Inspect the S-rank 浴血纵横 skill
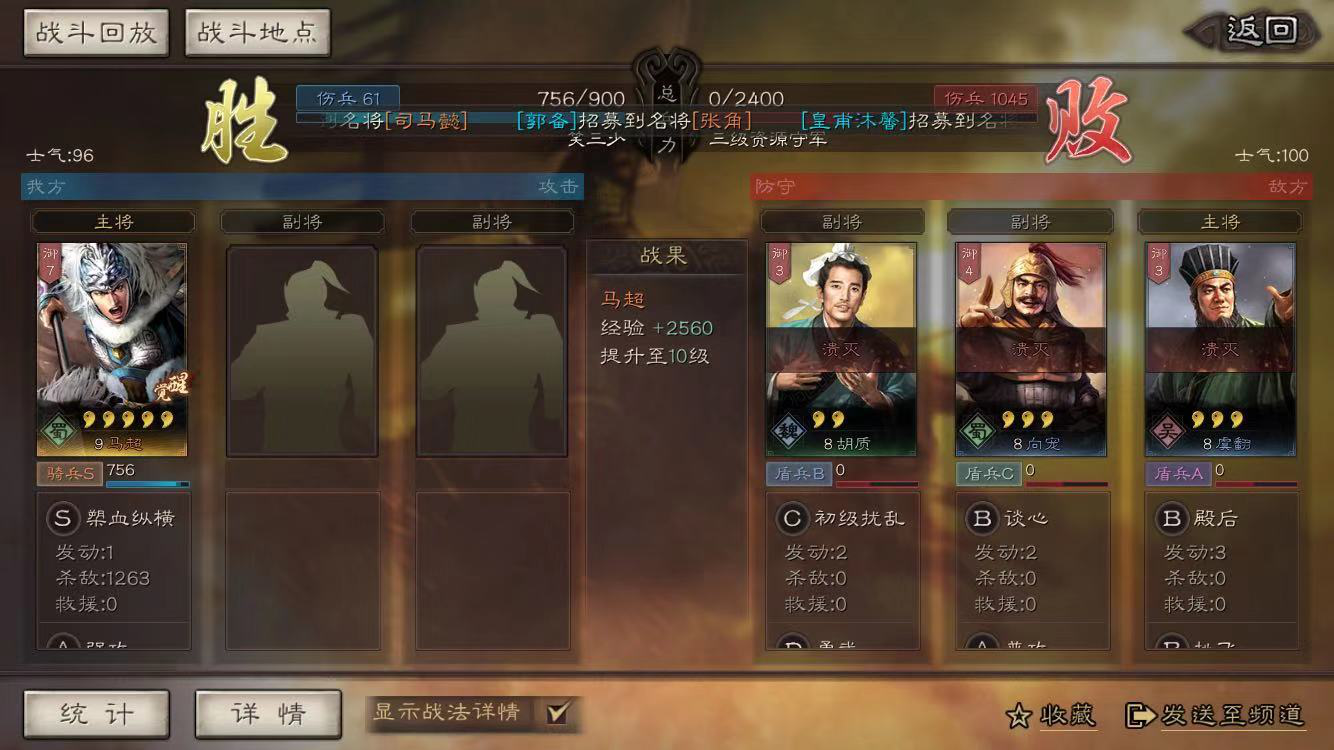Image resolution: width=1334 pixels, height=750 pixels. 112,518
